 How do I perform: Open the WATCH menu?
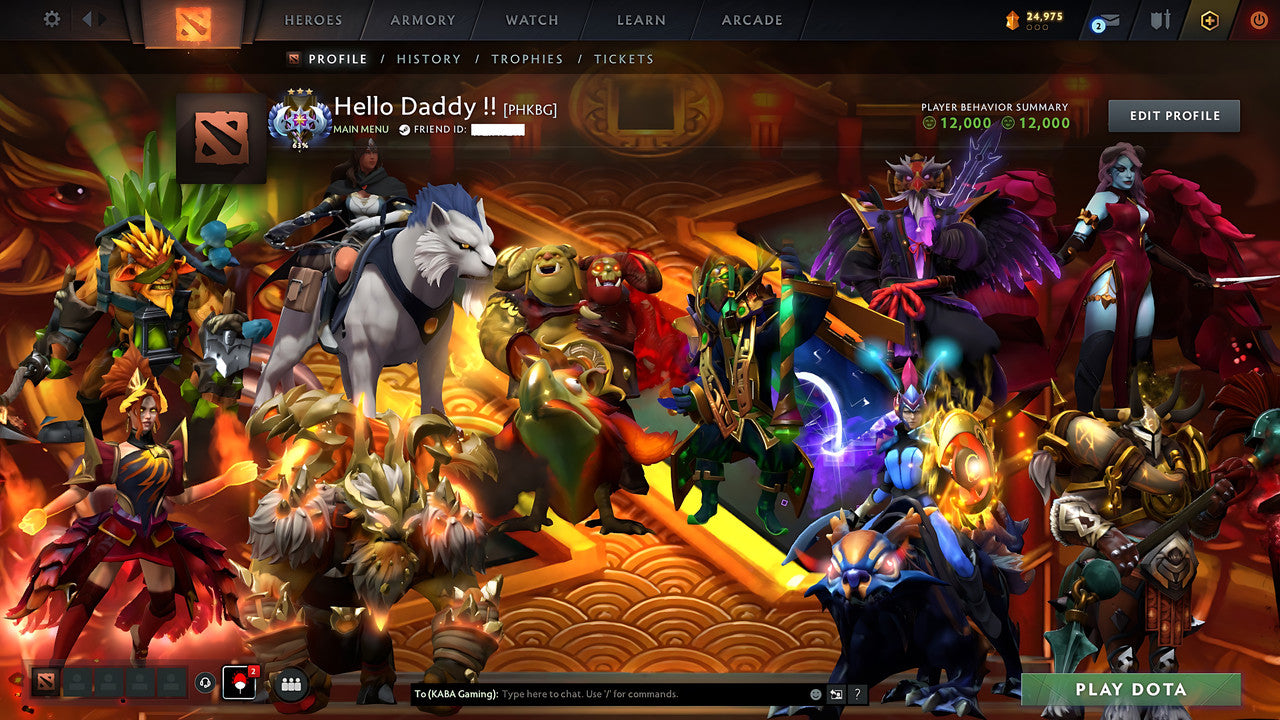(531, 20)
